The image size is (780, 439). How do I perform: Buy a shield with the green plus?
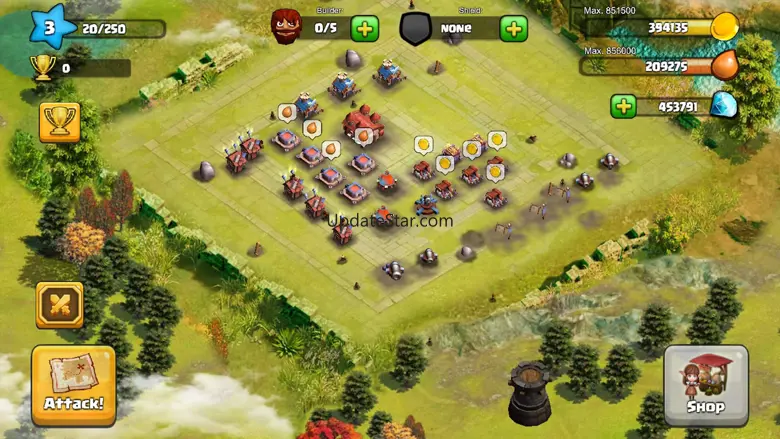pyautogui.click(x=514, y=28)
